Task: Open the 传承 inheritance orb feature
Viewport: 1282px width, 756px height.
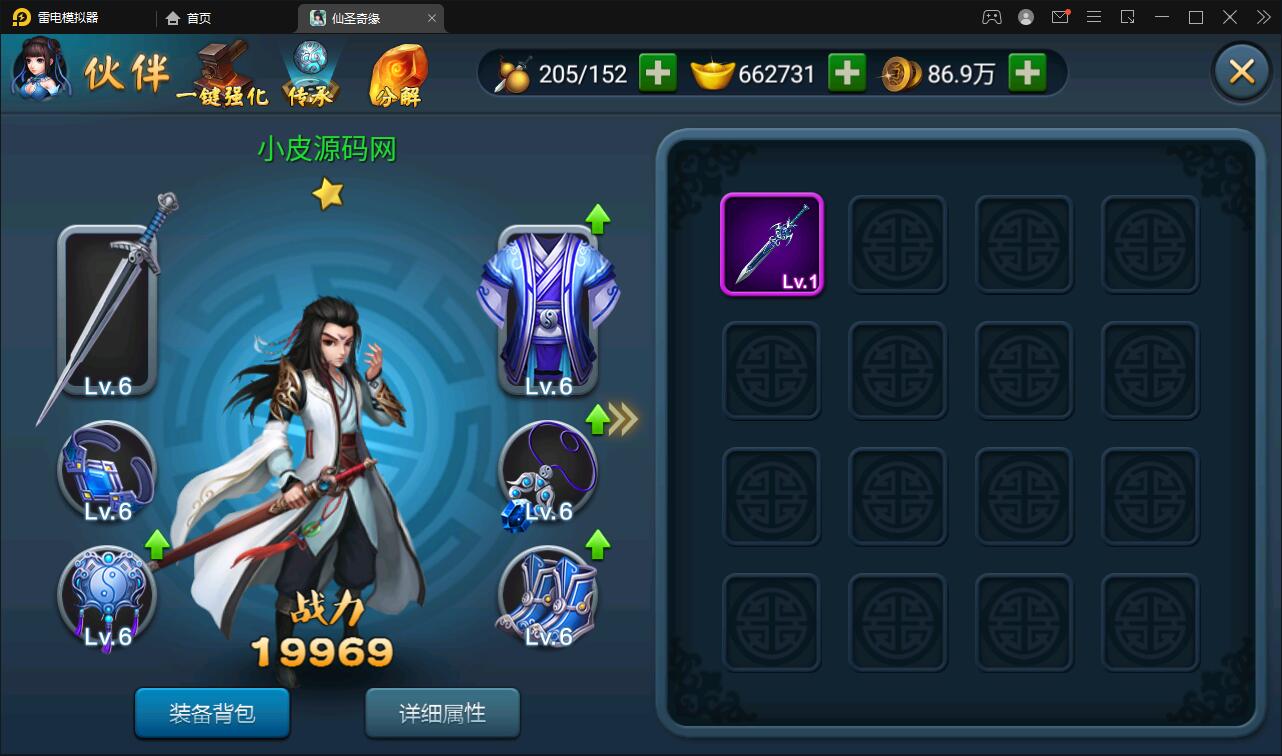Action: [312, 70]
